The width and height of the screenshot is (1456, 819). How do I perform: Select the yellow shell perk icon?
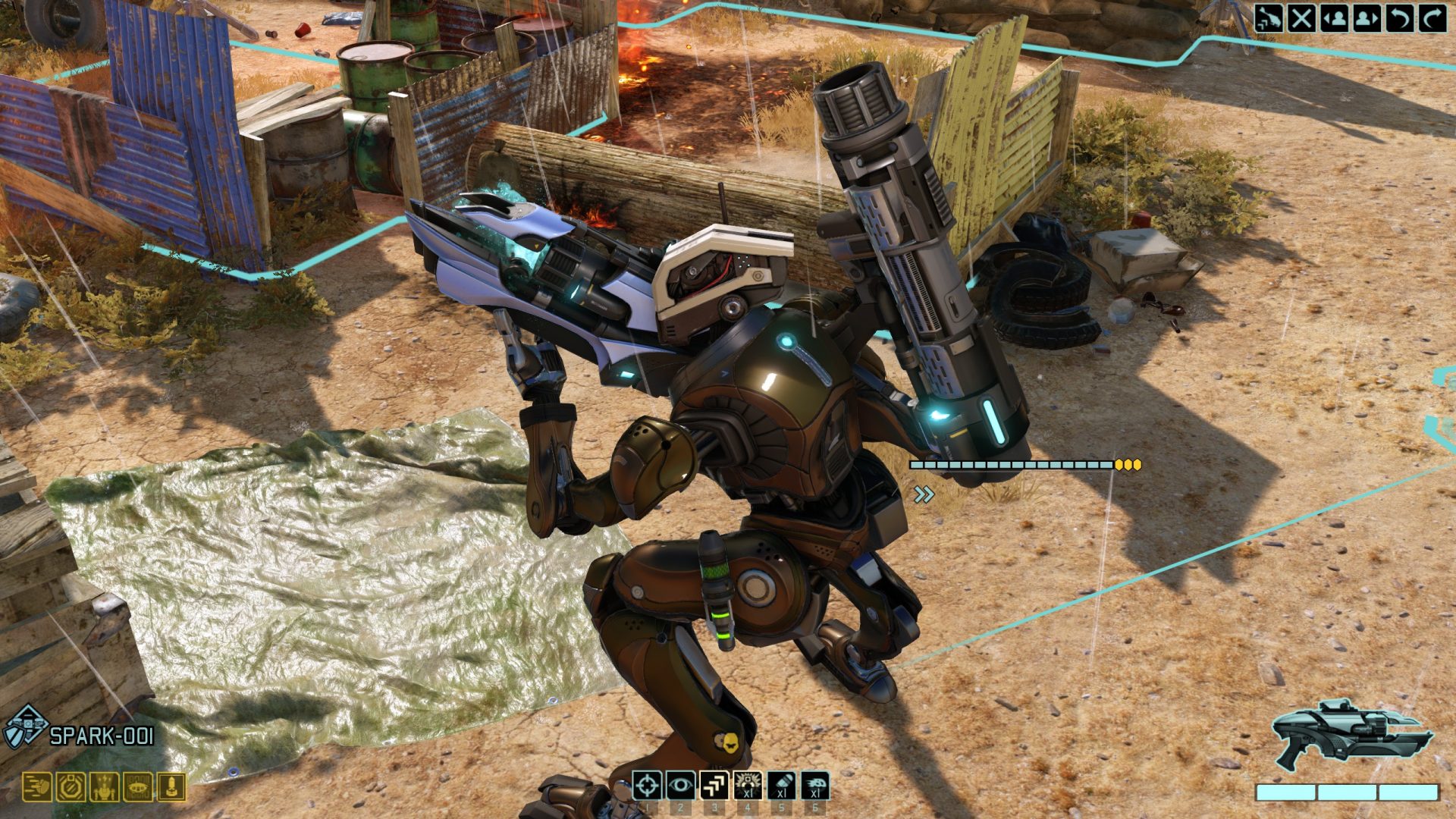coord(171,787)
